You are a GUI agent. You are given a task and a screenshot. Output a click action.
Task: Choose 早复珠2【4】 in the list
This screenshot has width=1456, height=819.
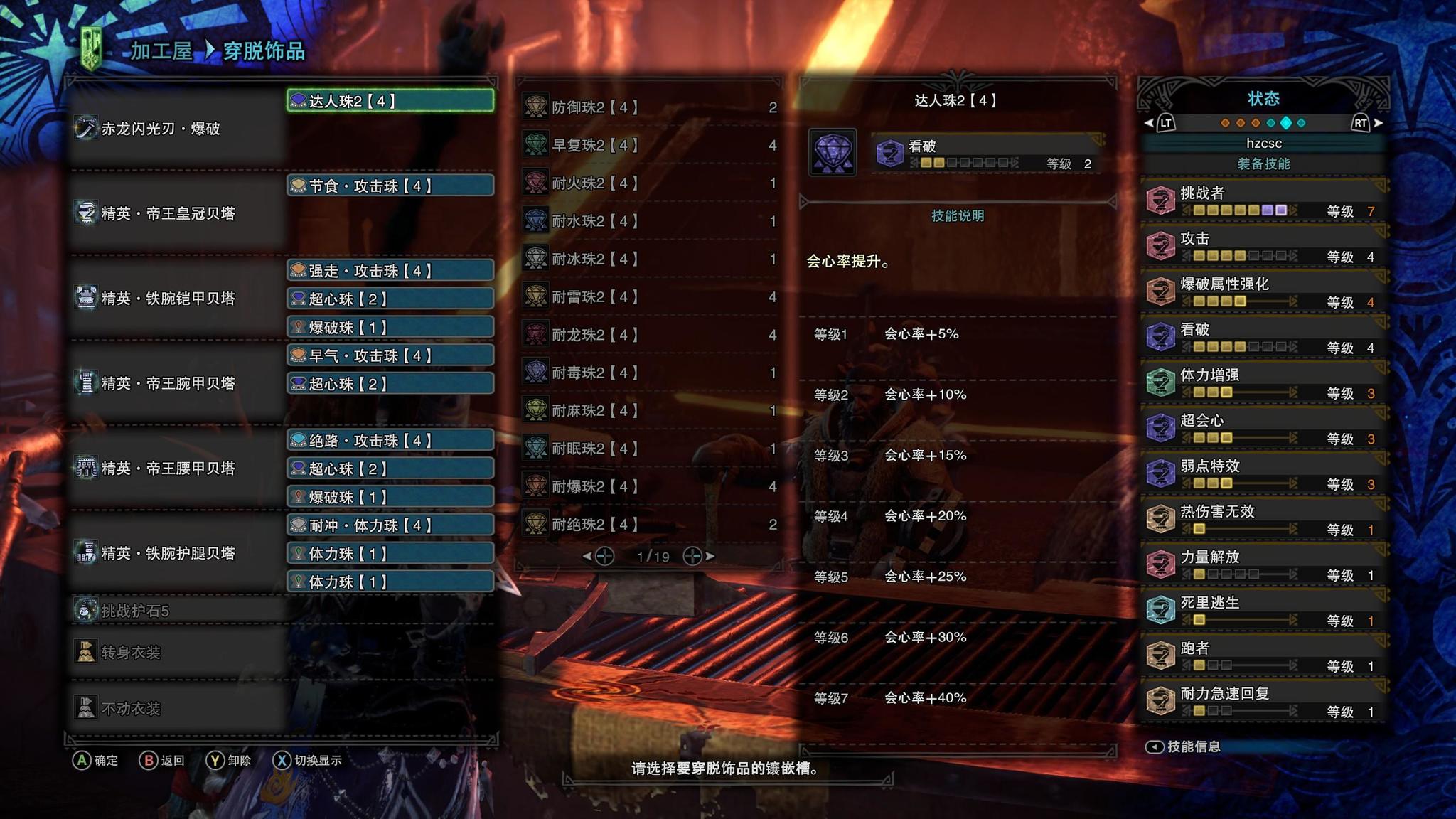(649, 145)
